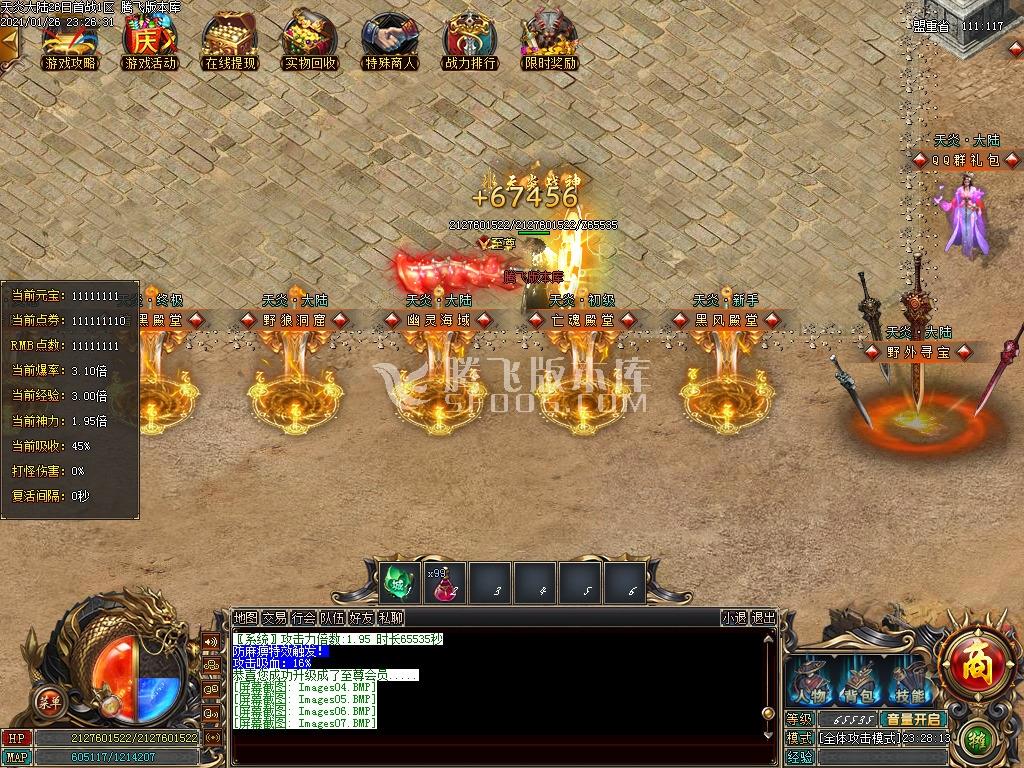Open the 游戏活动 events icon
The width and height of the screenshot is (1024, 768).
[150, 42]
